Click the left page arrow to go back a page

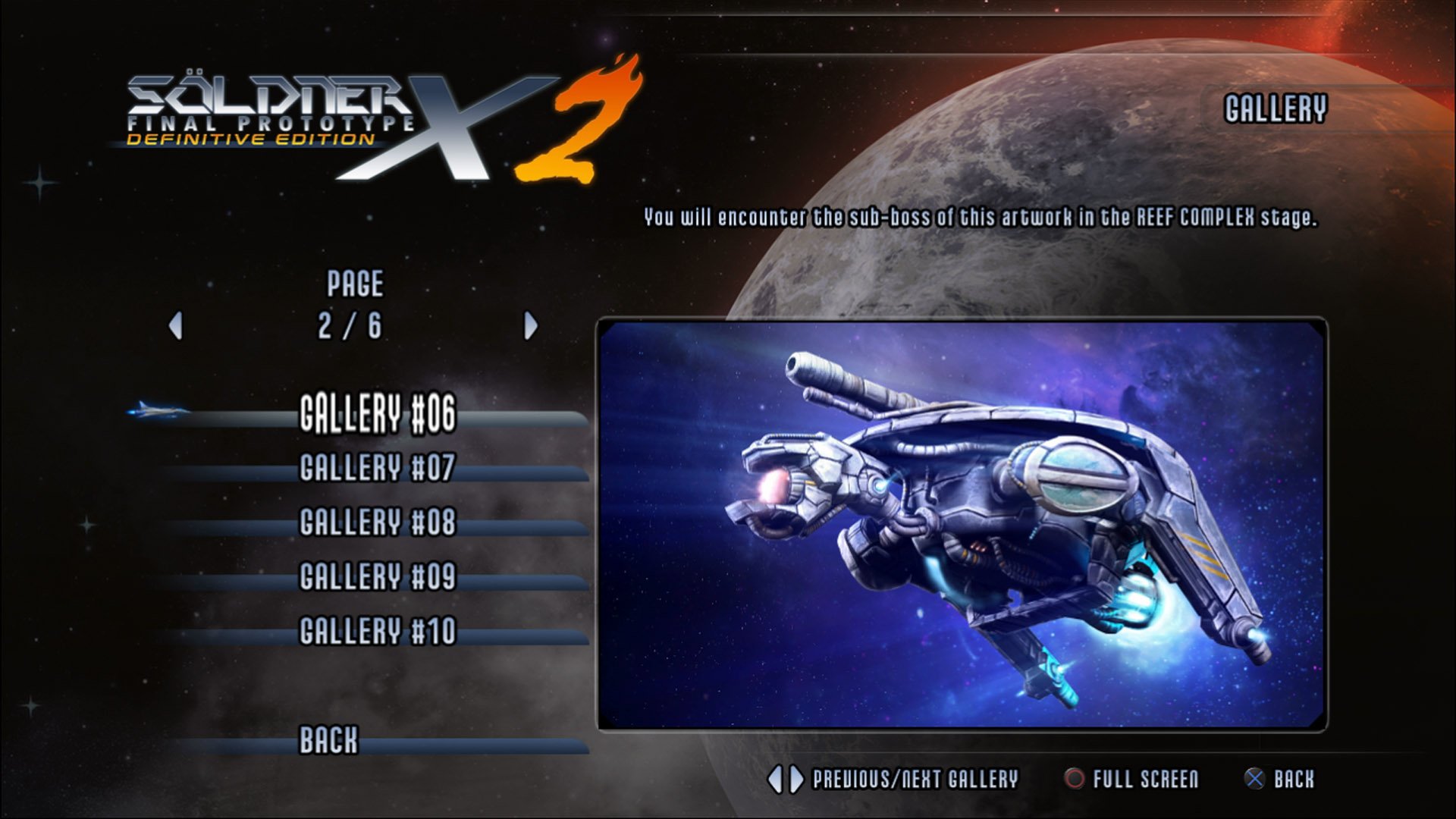[177, 324]
